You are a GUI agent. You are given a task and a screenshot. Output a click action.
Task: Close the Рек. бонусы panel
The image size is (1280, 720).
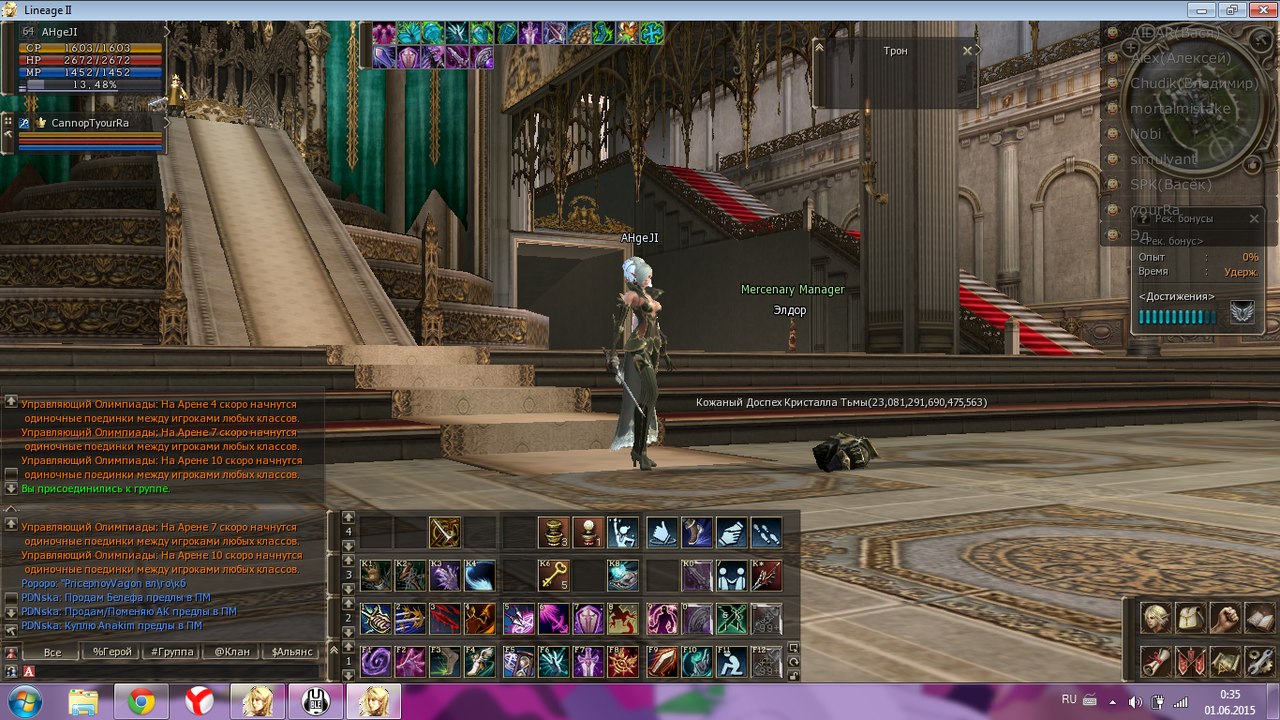coord(1254,218)
